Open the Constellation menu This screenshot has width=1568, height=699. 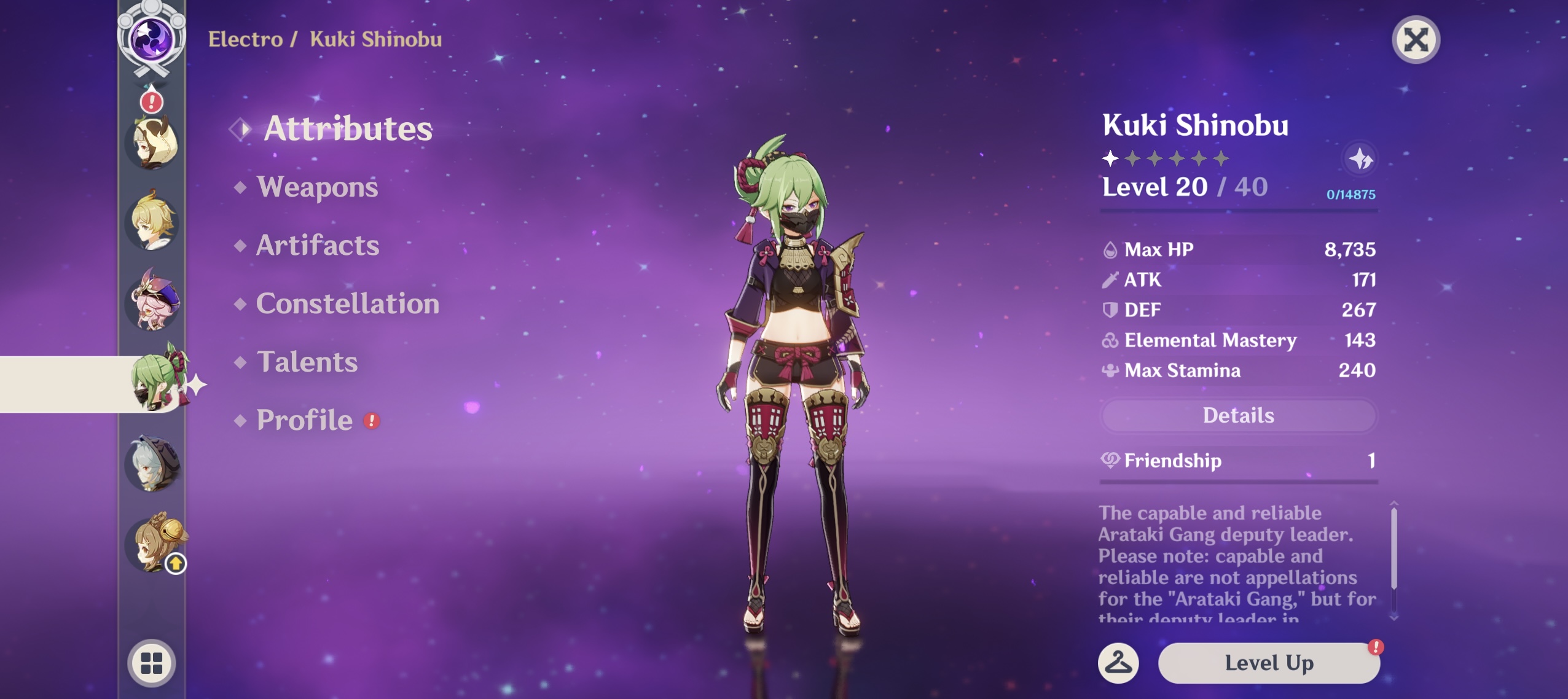point(348,303)
